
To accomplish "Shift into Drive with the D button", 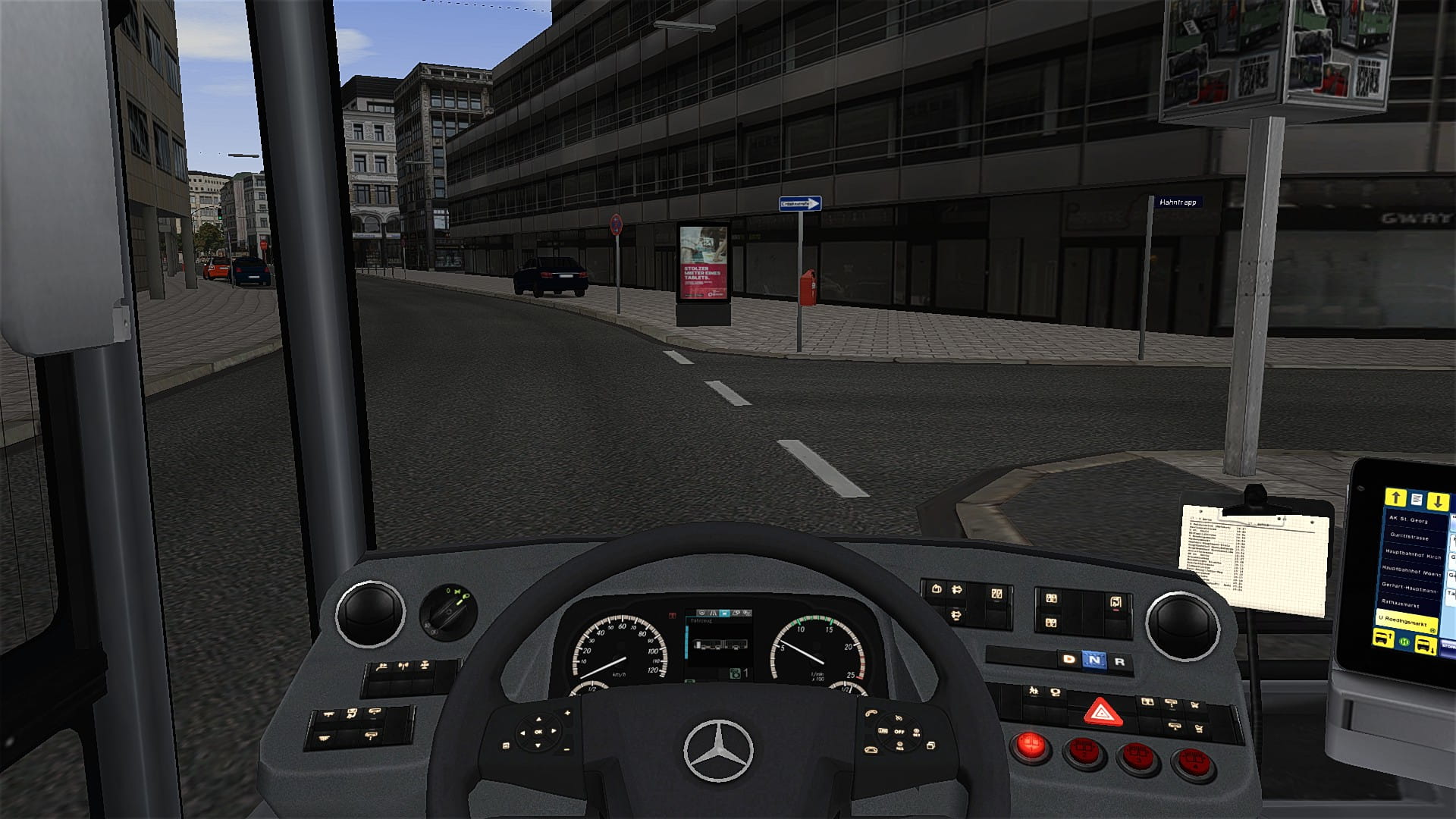I will coord(1069,659).
